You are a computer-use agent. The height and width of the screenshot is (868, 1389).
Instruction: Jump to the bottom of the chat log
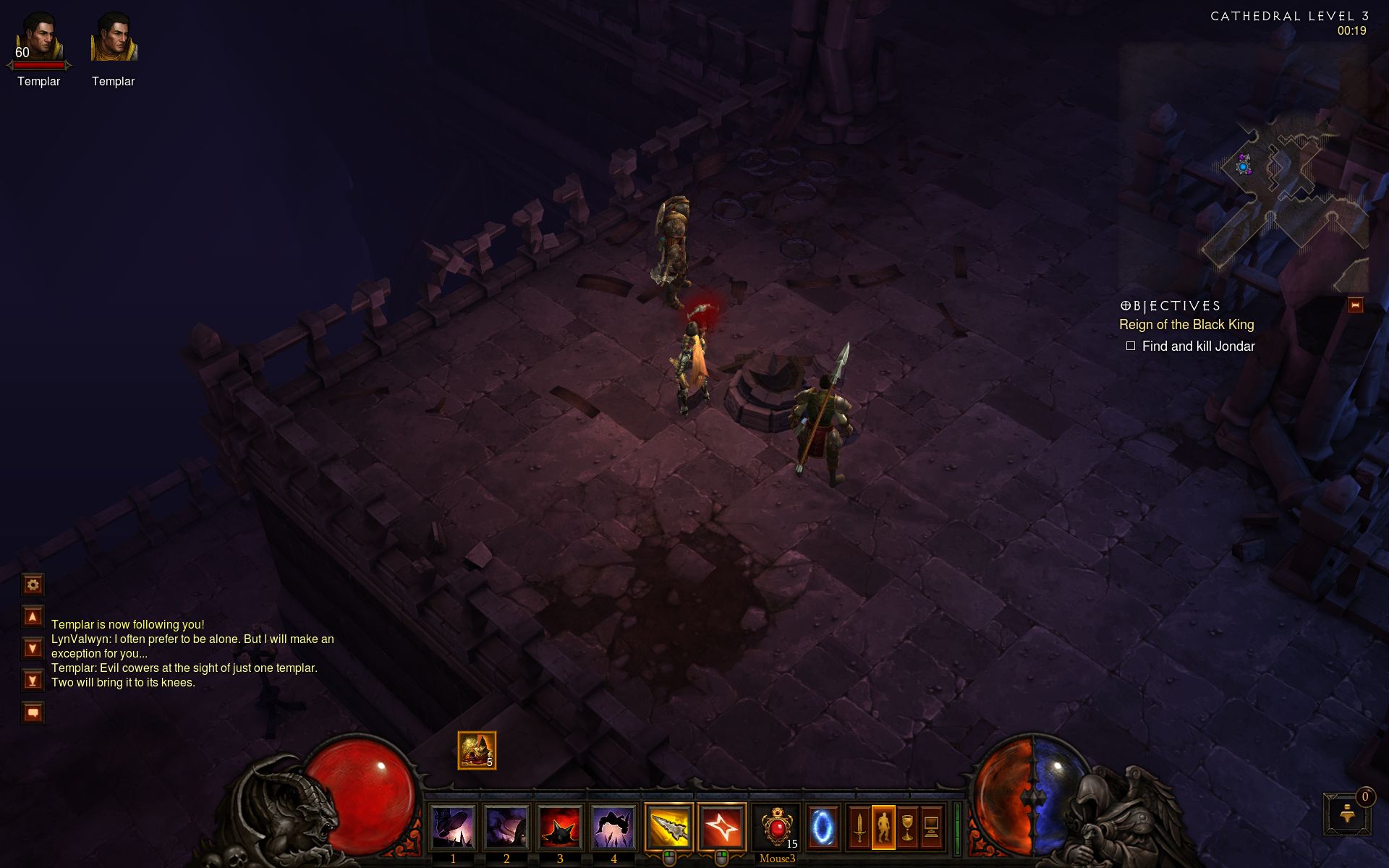[x=33, y=681]
